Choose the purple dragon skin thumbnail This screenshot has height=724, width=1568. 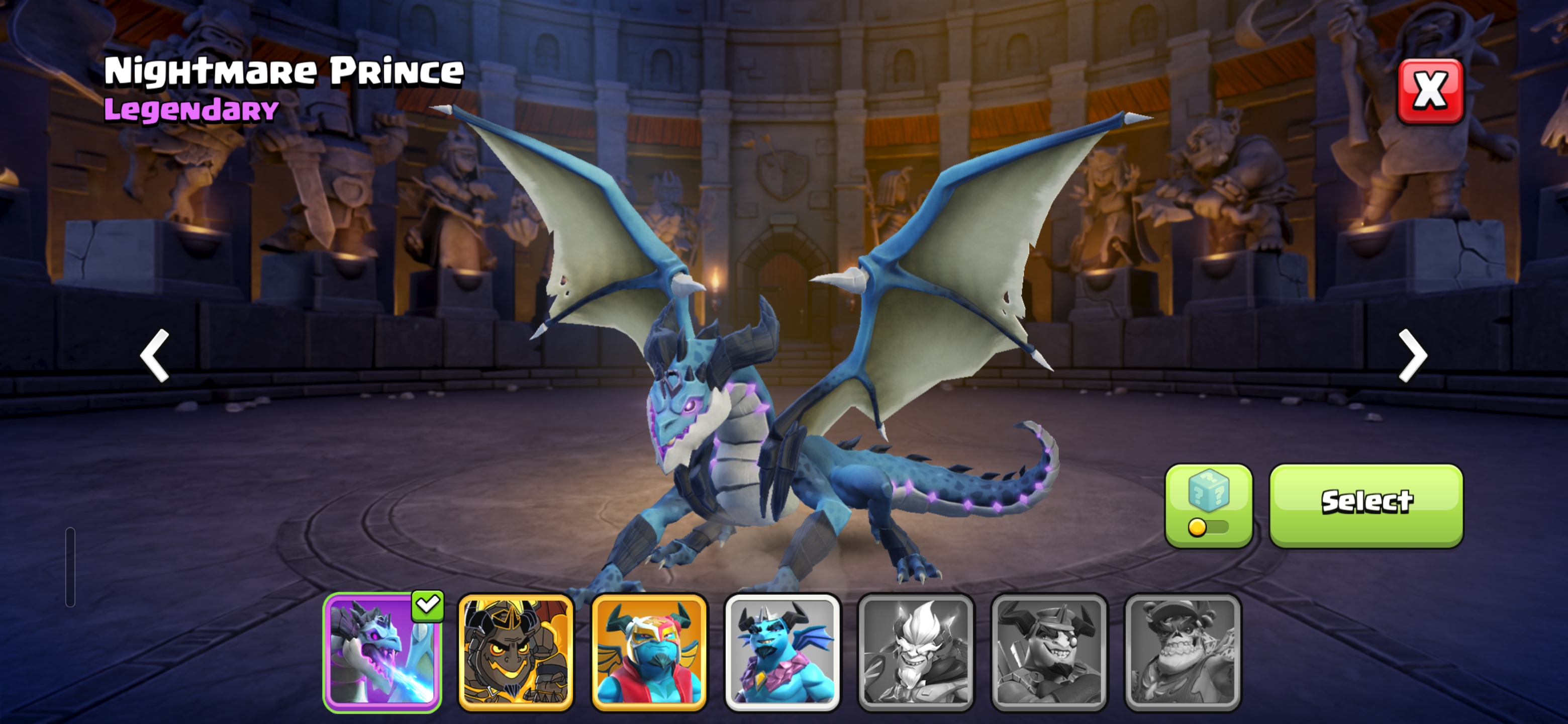tap(382, 652)
